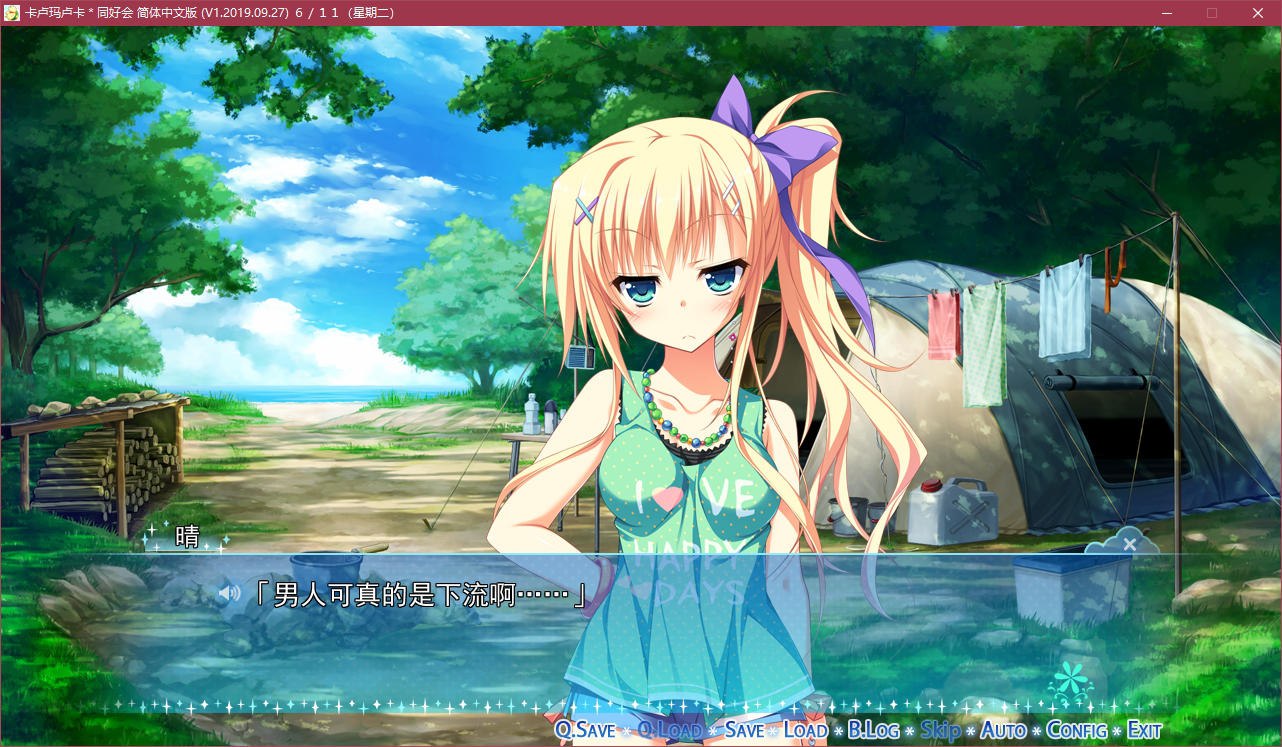
Task: Open the Load menu
Action: pyautogui.click(x=805, y=730)
